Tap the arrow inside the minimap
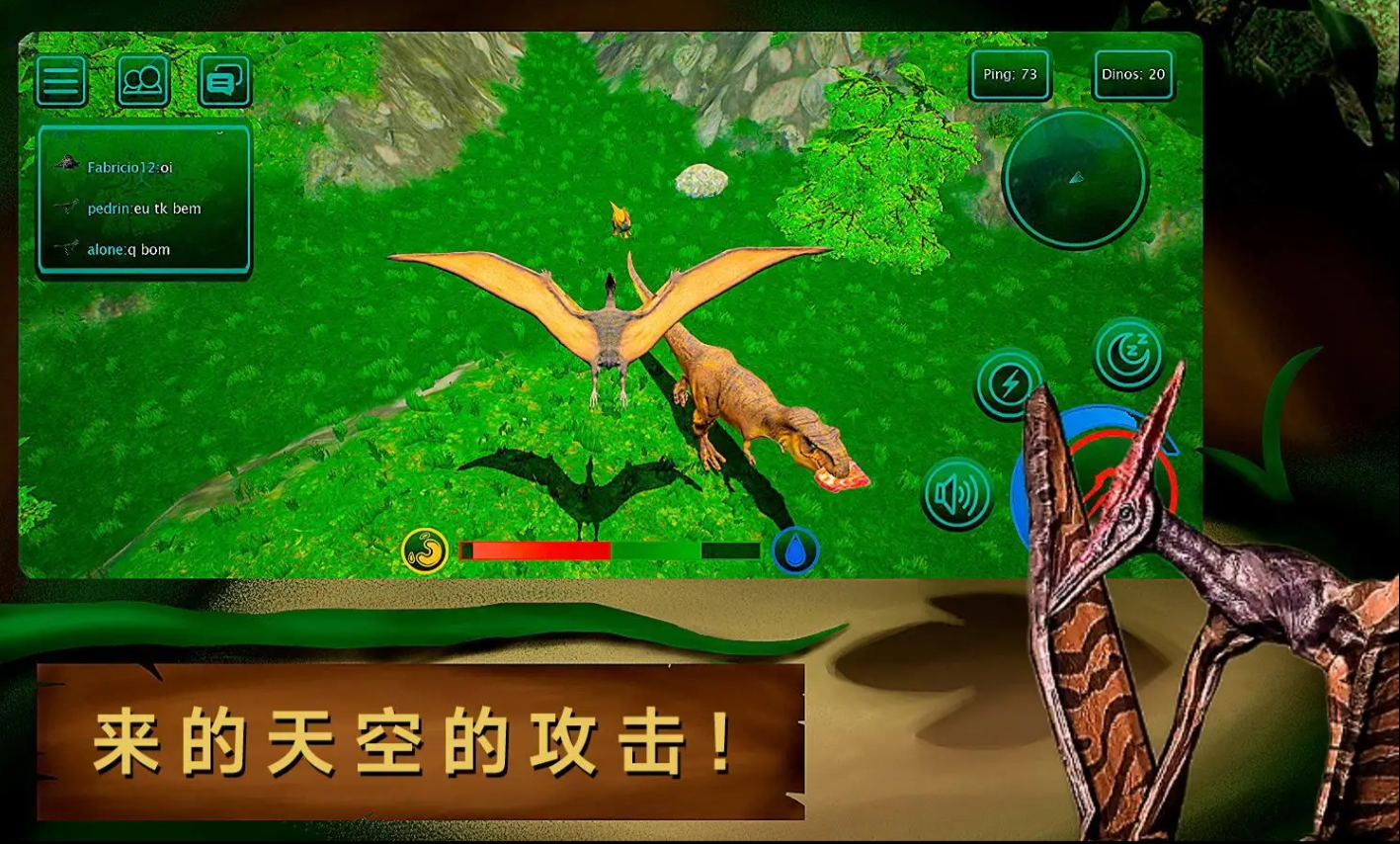The height and width of the screenshot is (844, 1400). pos(1075,179)
